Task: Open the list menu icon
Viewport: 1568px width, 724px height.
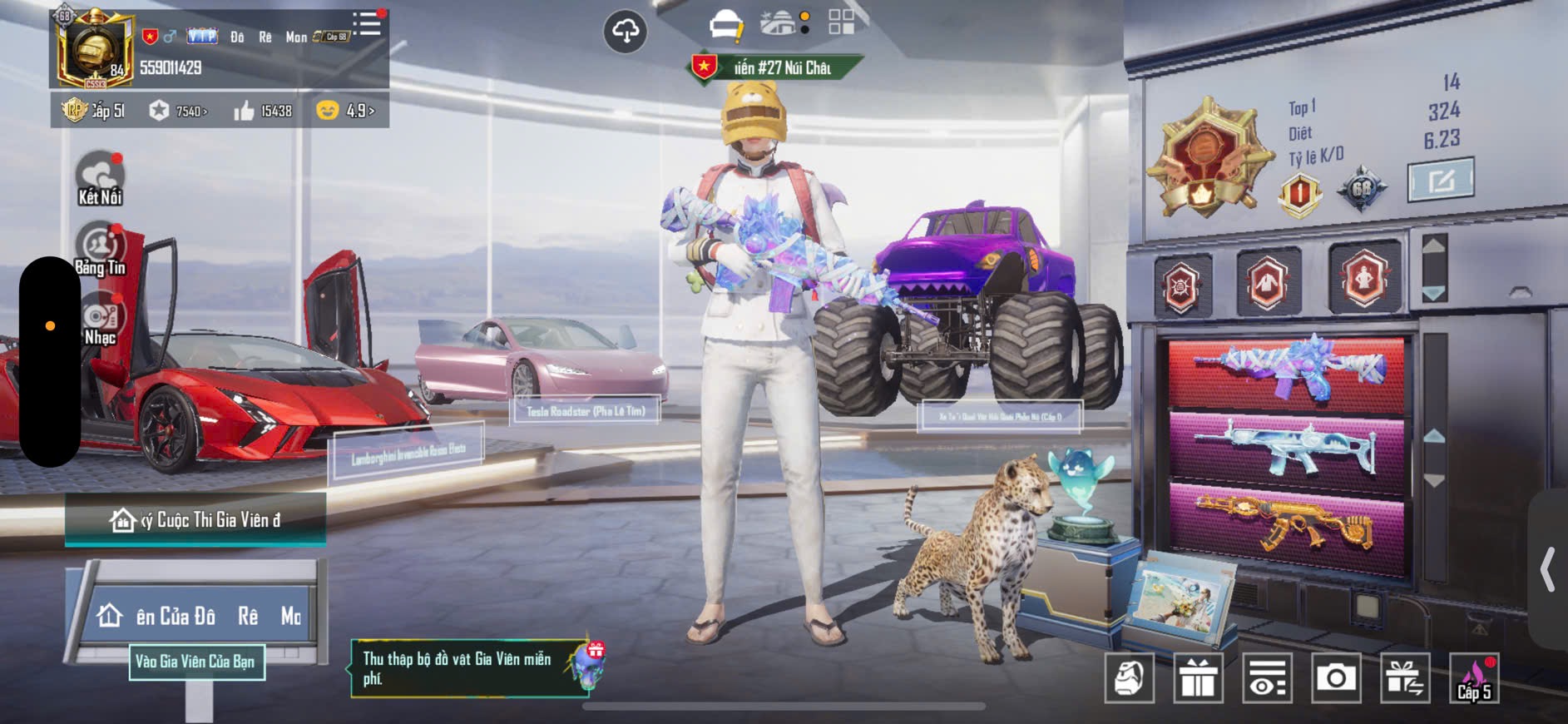Action: coord(366,23)
